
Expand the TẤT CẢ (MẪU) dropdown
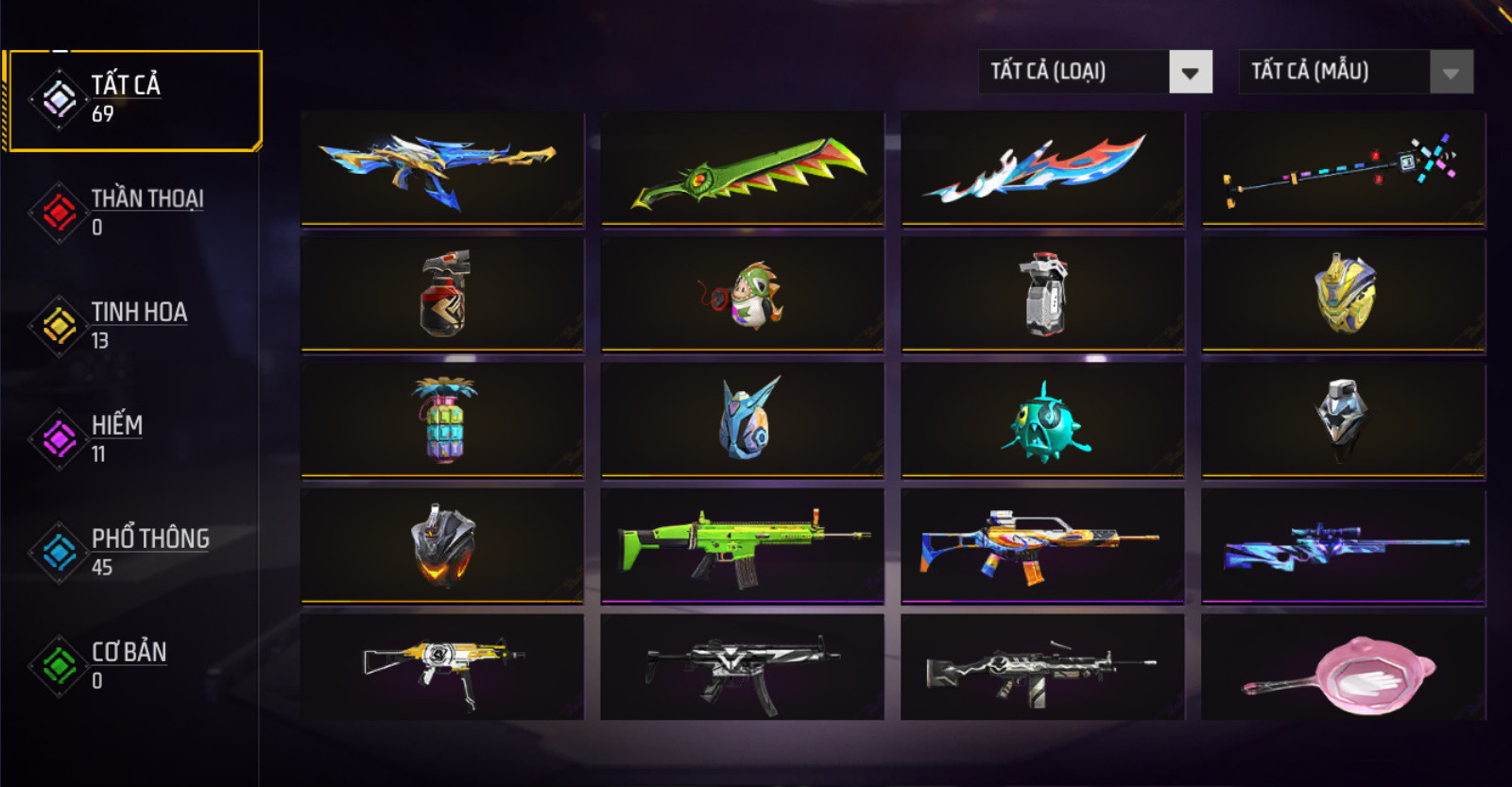click(1355, 72)
